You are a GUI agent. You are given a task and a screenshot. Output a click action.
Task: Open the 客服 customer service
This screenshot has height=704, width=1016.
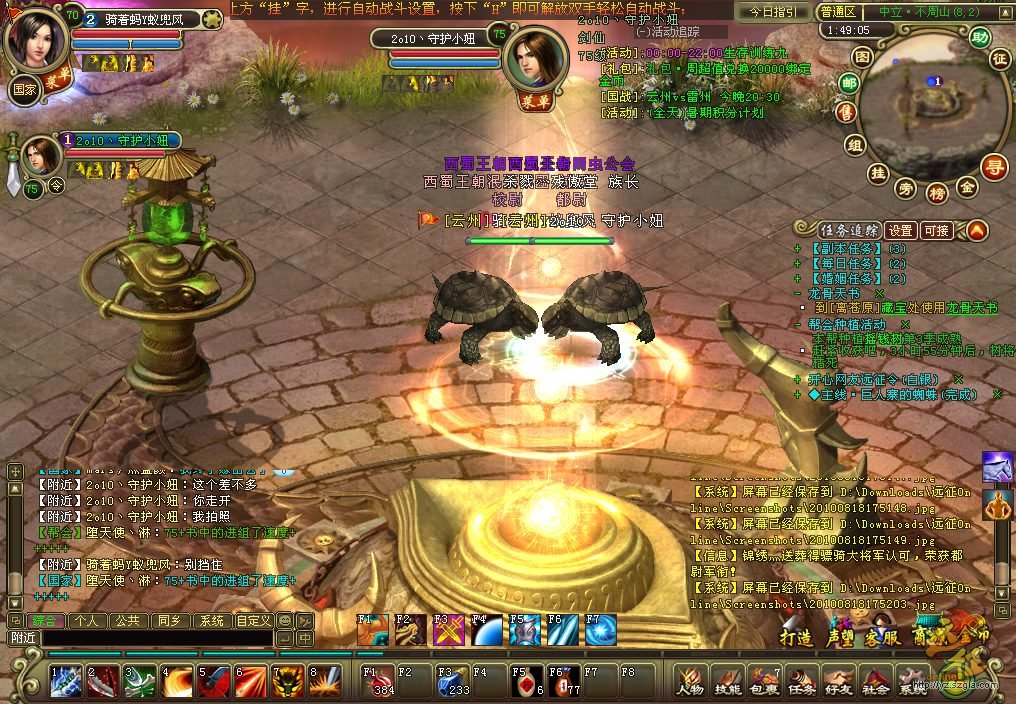pos(881,637)
